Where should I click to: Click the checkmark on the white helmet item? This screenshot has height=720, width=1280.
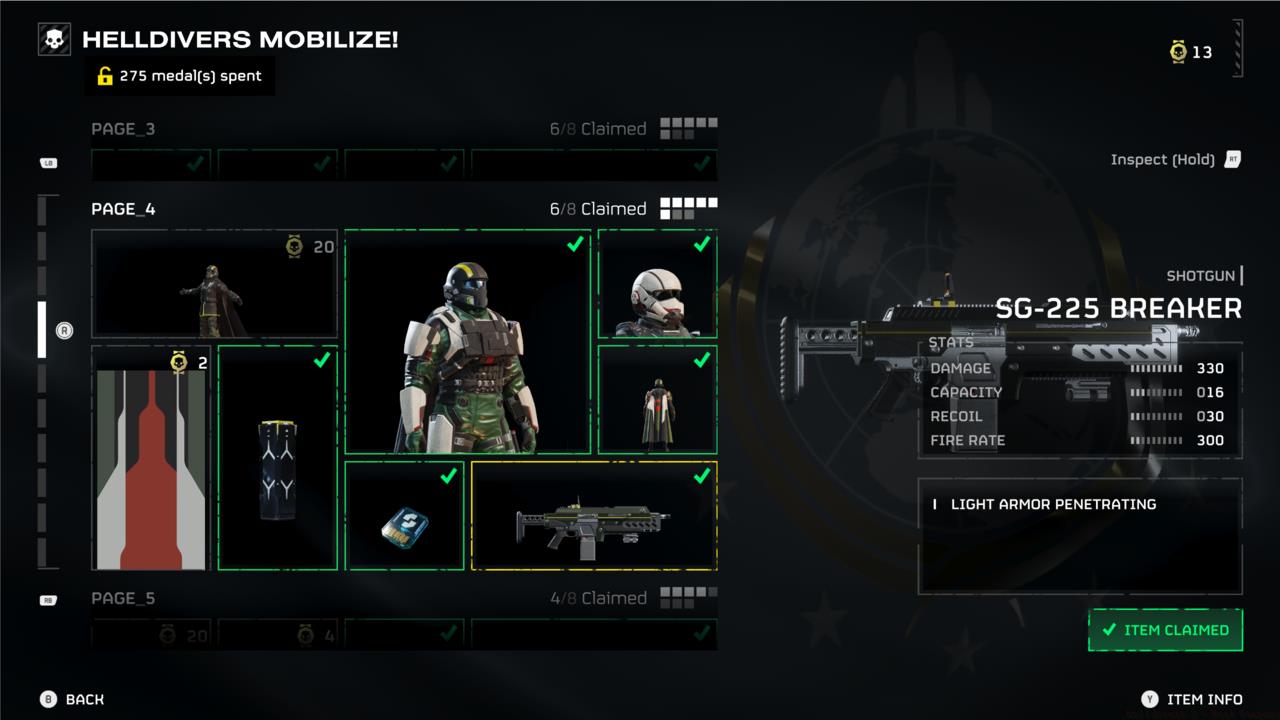(699, 244)
